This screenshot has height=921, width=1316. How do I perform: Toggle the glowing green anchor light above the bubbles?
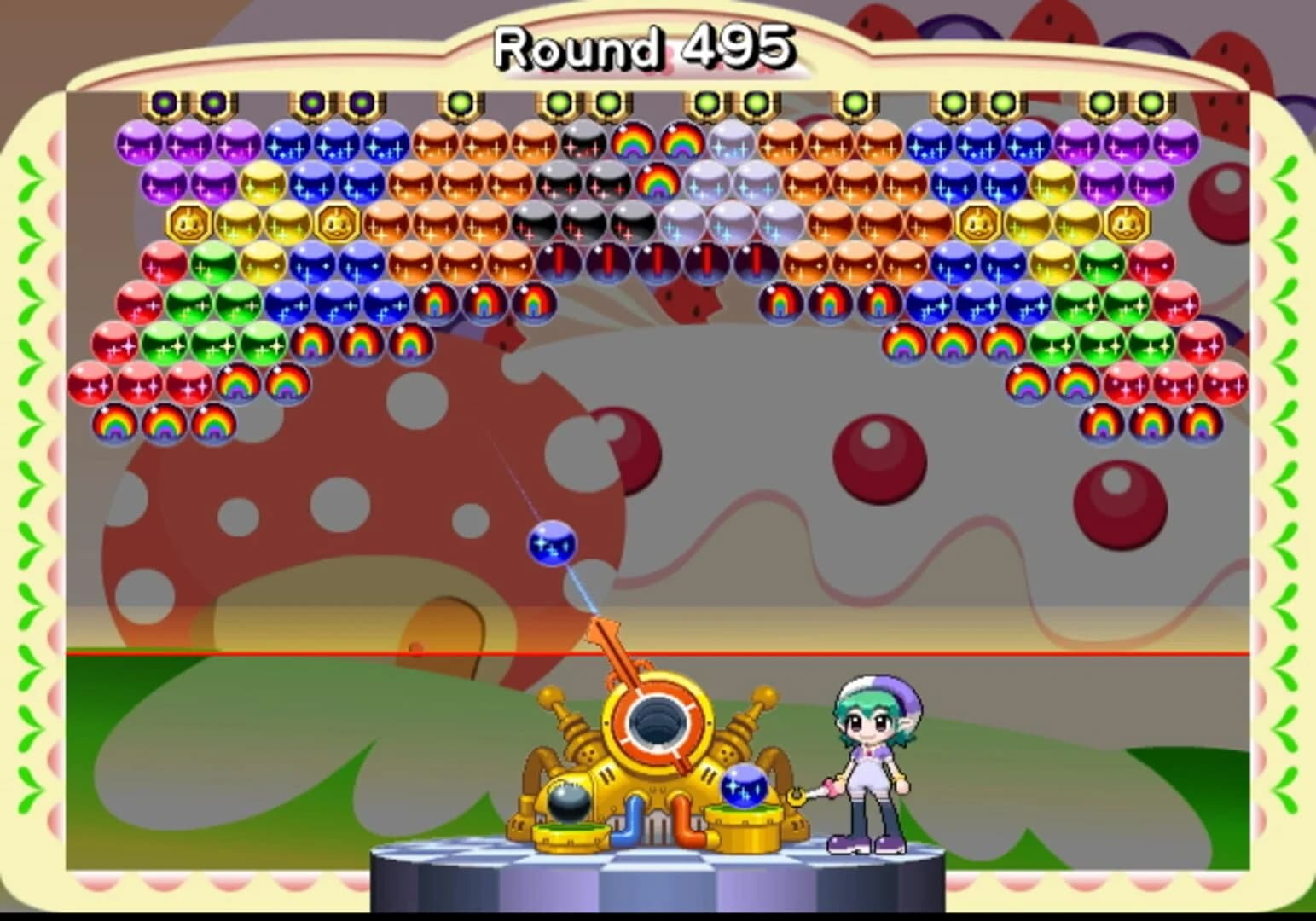click(x=461, y=101)
